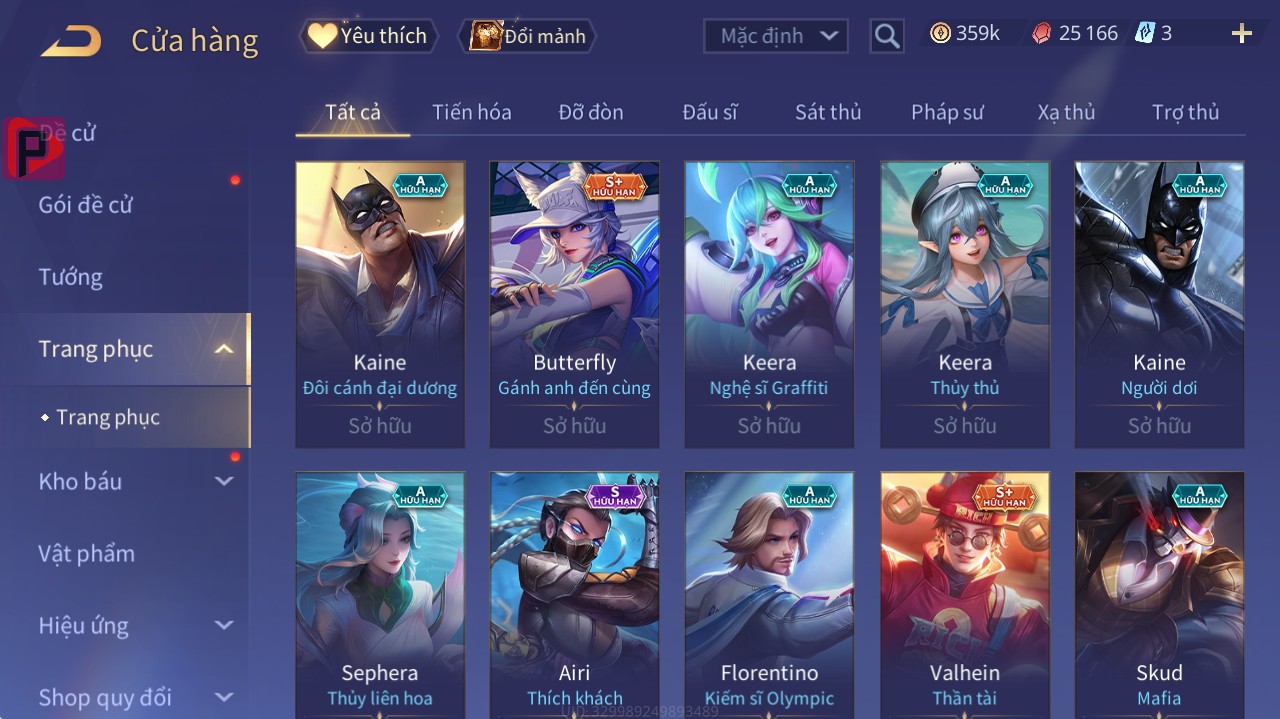Open the Tướng shop section
1280x719 pixels.
point(71,277)
